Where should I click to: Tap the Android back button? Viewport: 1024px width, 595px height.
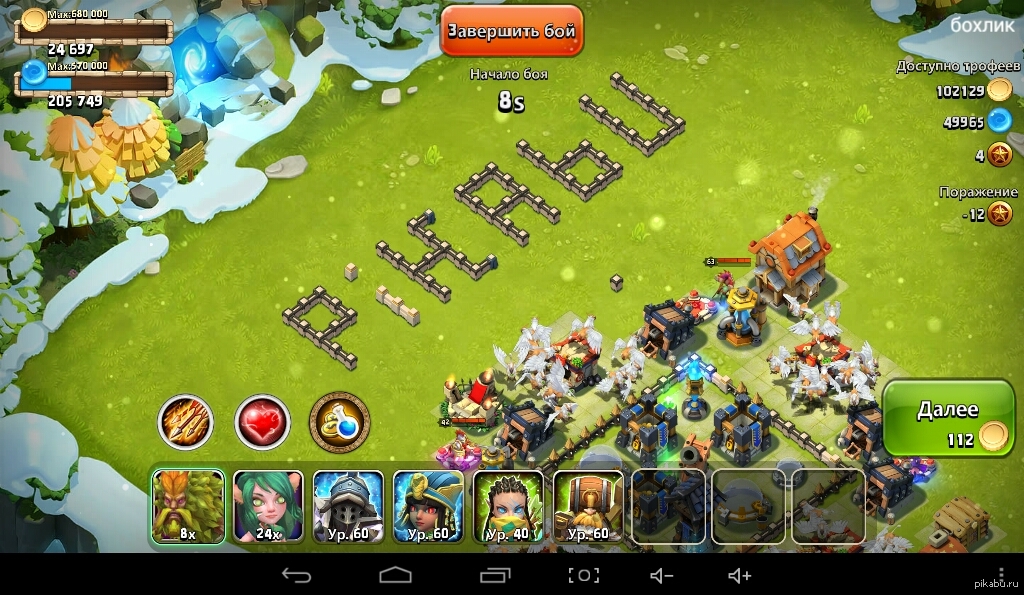point(296,575)
